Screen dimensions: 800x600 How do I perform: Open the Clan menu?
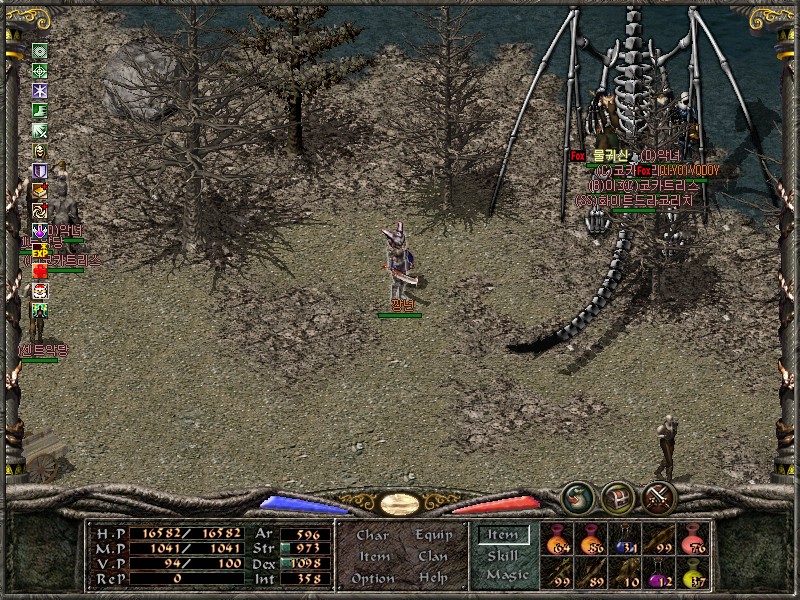[x=432, y=556]
